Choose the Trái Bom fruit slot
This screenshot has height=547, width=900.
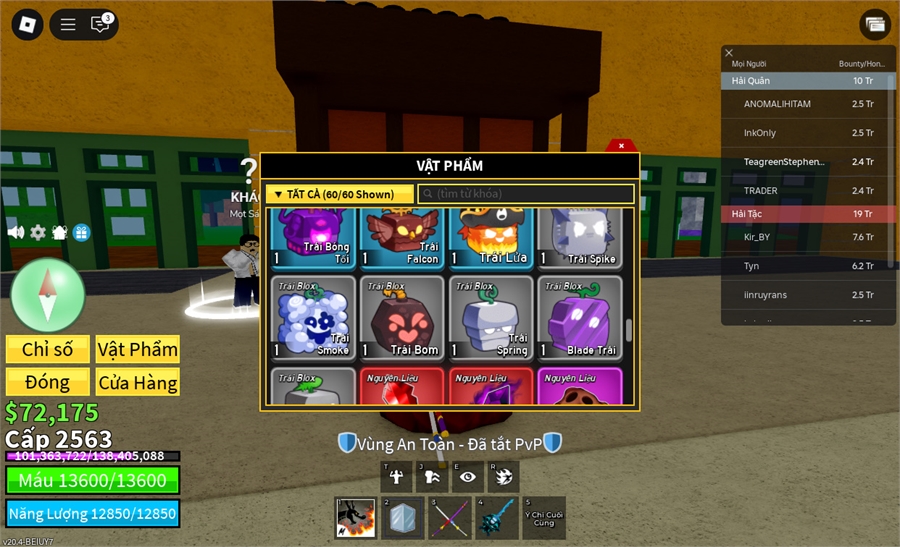click(401, 318)
